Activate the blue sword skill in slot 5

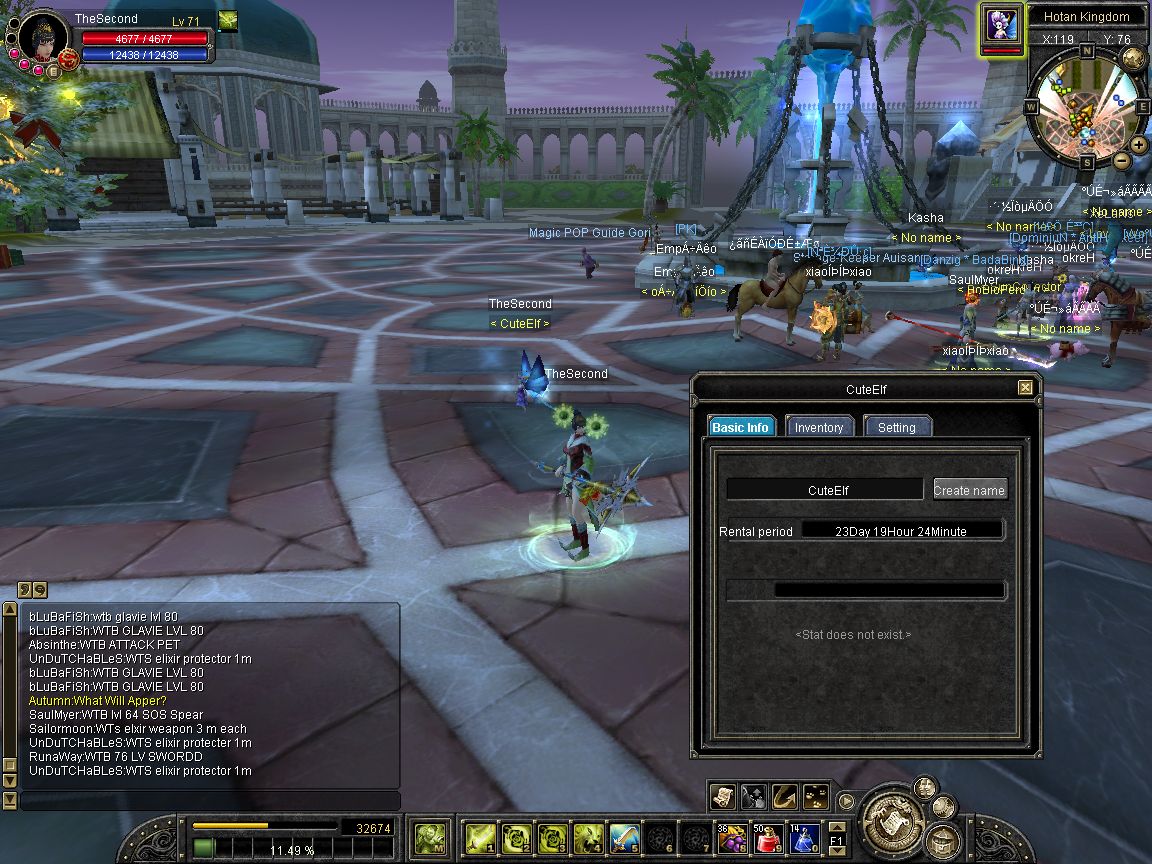(x=624, y=836)
